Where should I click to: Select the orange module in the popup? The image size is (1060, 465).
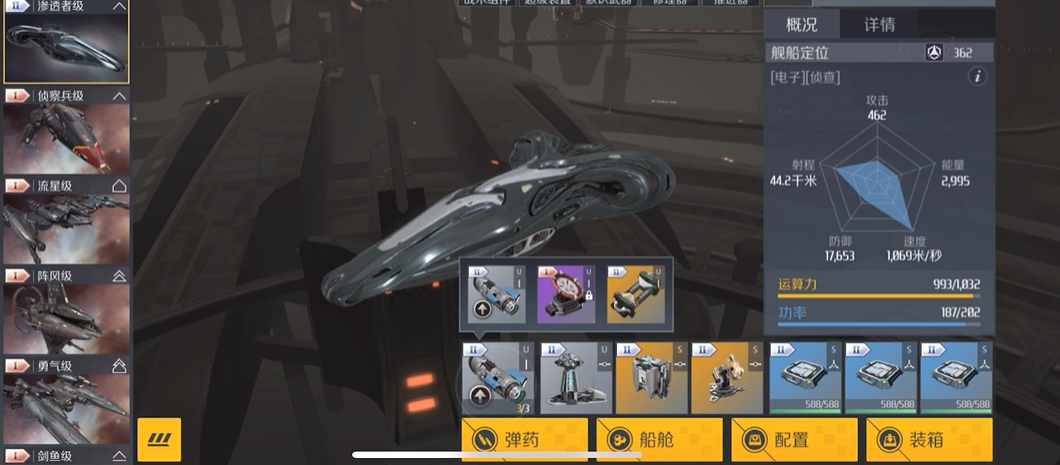(x=635, y=294)
